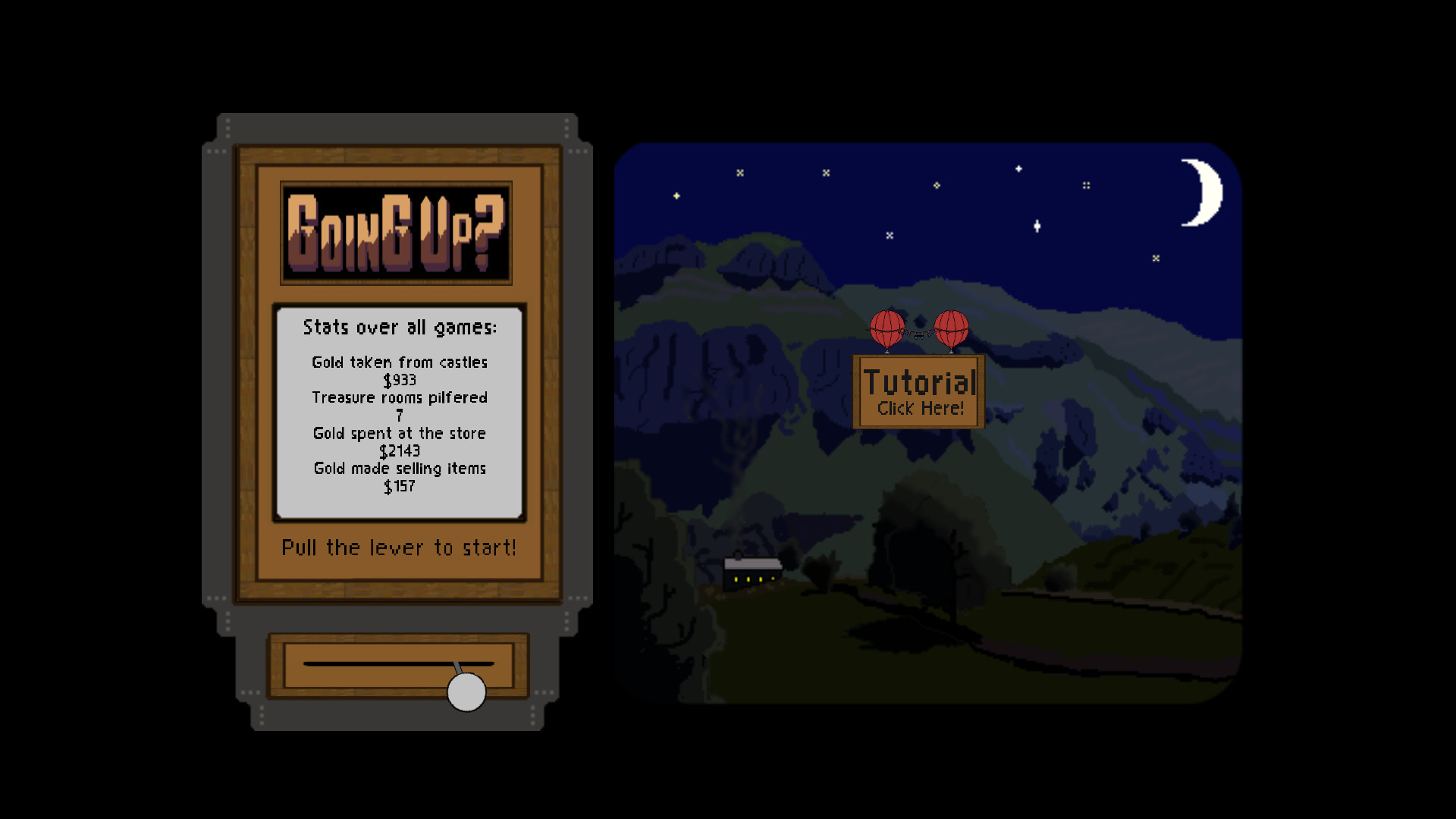Pull the lever knob to start
The width and height of the screenshot is (1456, 819).
[x=465, y=691]
